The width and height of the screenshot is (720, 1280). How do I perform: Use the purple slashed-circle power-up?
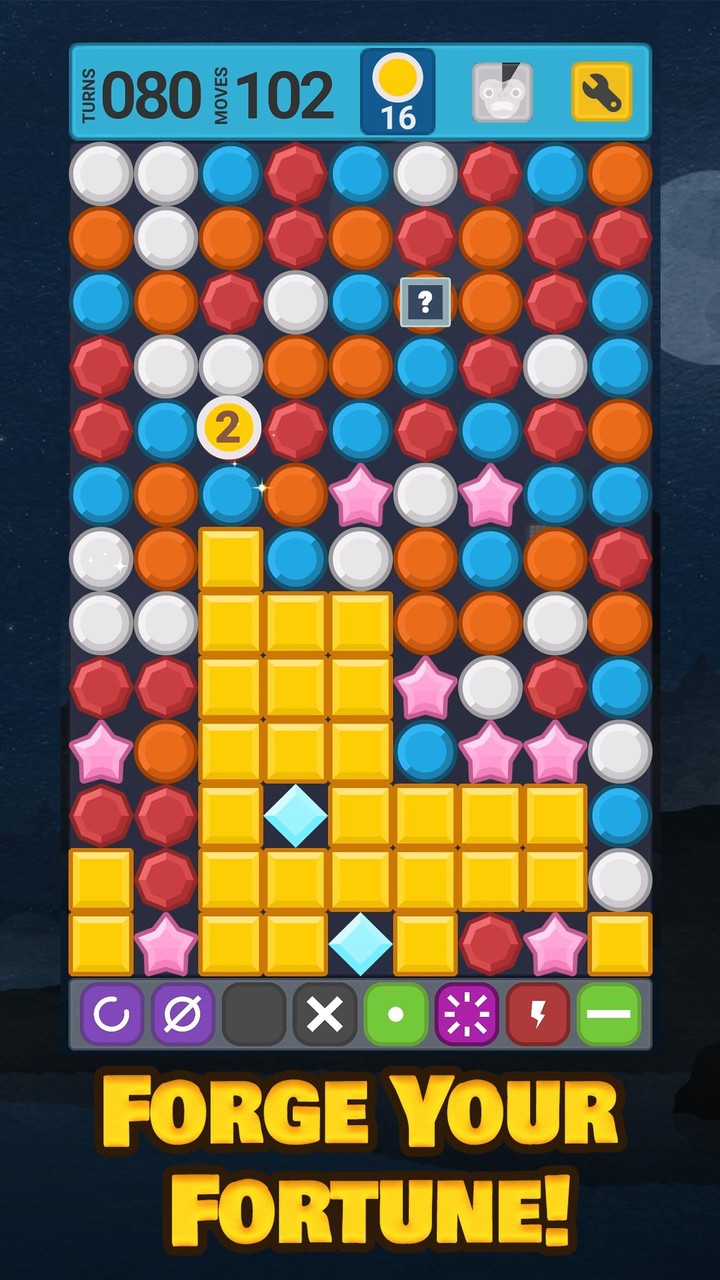[183, 1013]
